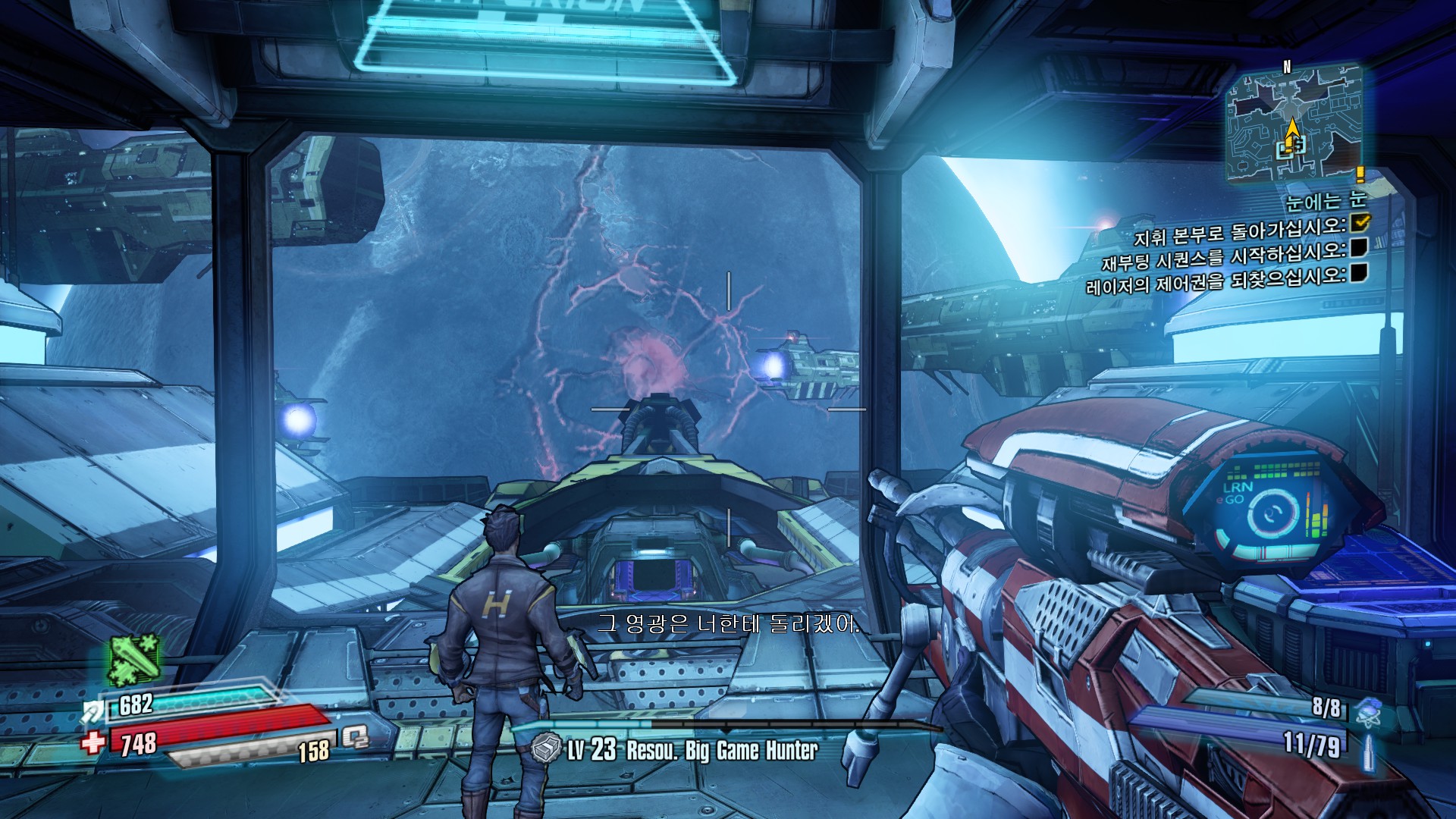Screen dimensions: 1456x819
Task: Click the yellow player arrow on minimap
Action: 1291,129
